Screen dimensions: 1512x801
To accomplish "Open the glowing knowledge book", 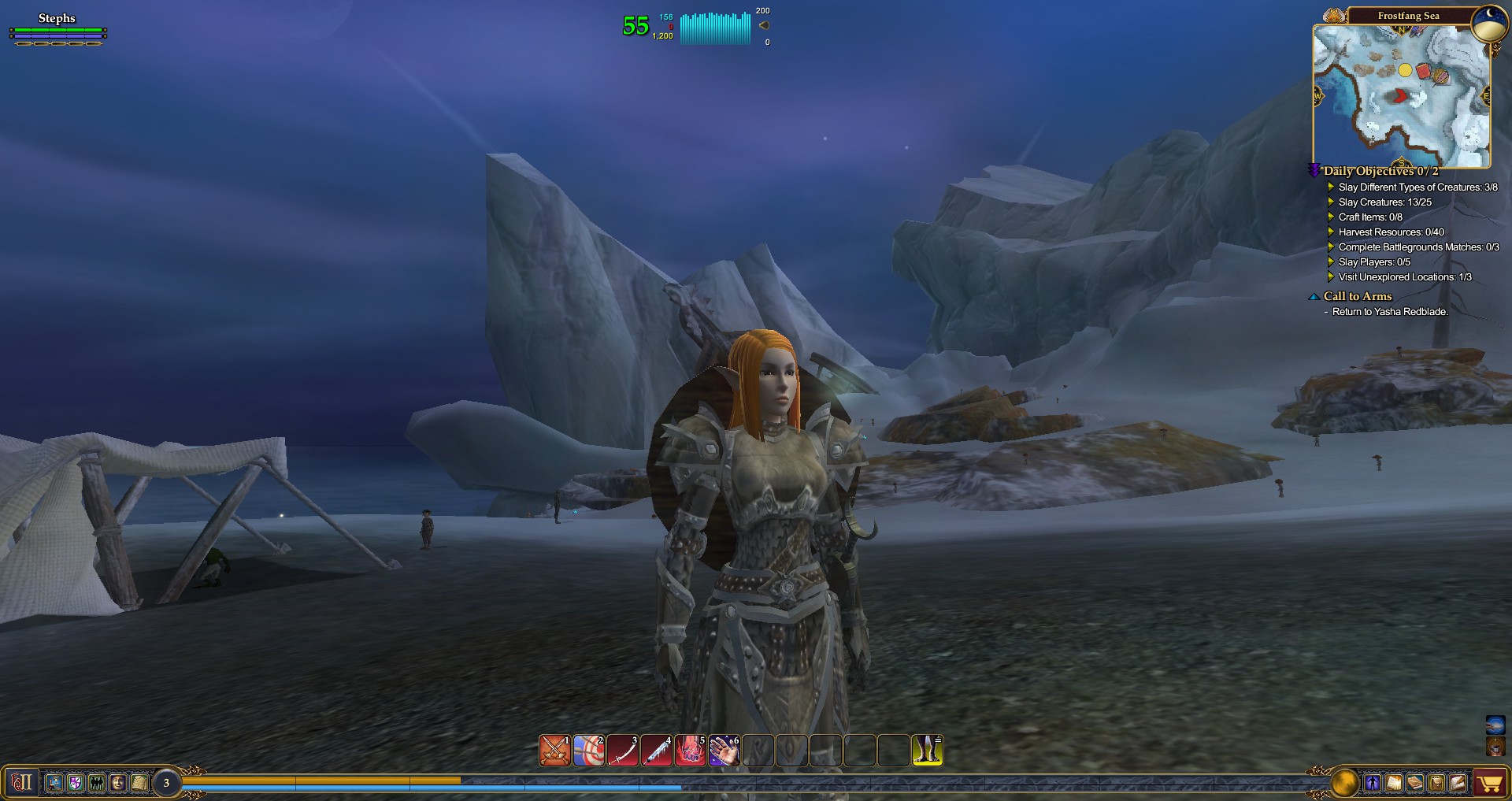I will pos(1393,784).
